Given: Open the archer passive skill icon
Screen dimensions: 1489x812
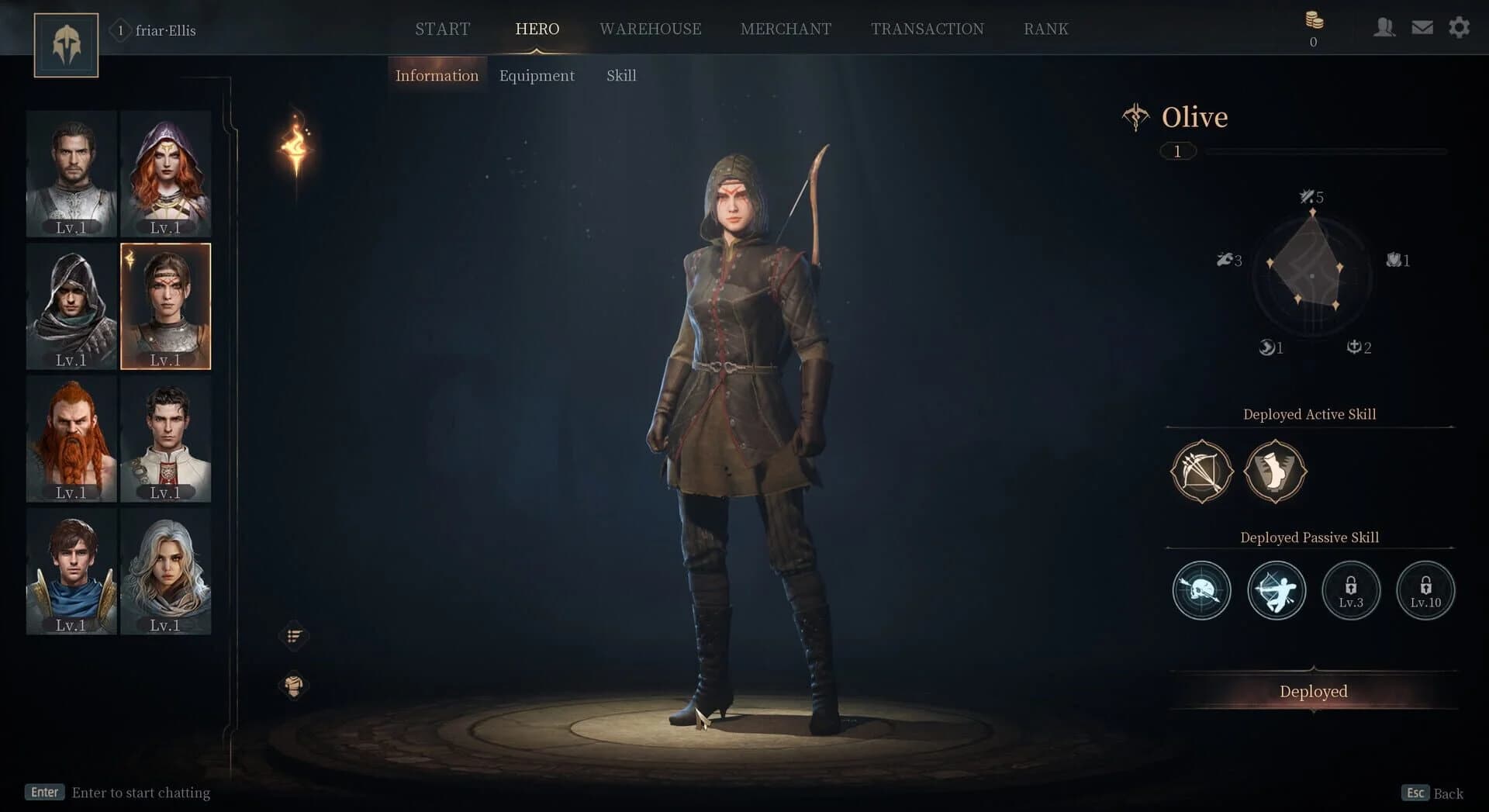Looking at the screenshot, I should [x=1275, y=590].
